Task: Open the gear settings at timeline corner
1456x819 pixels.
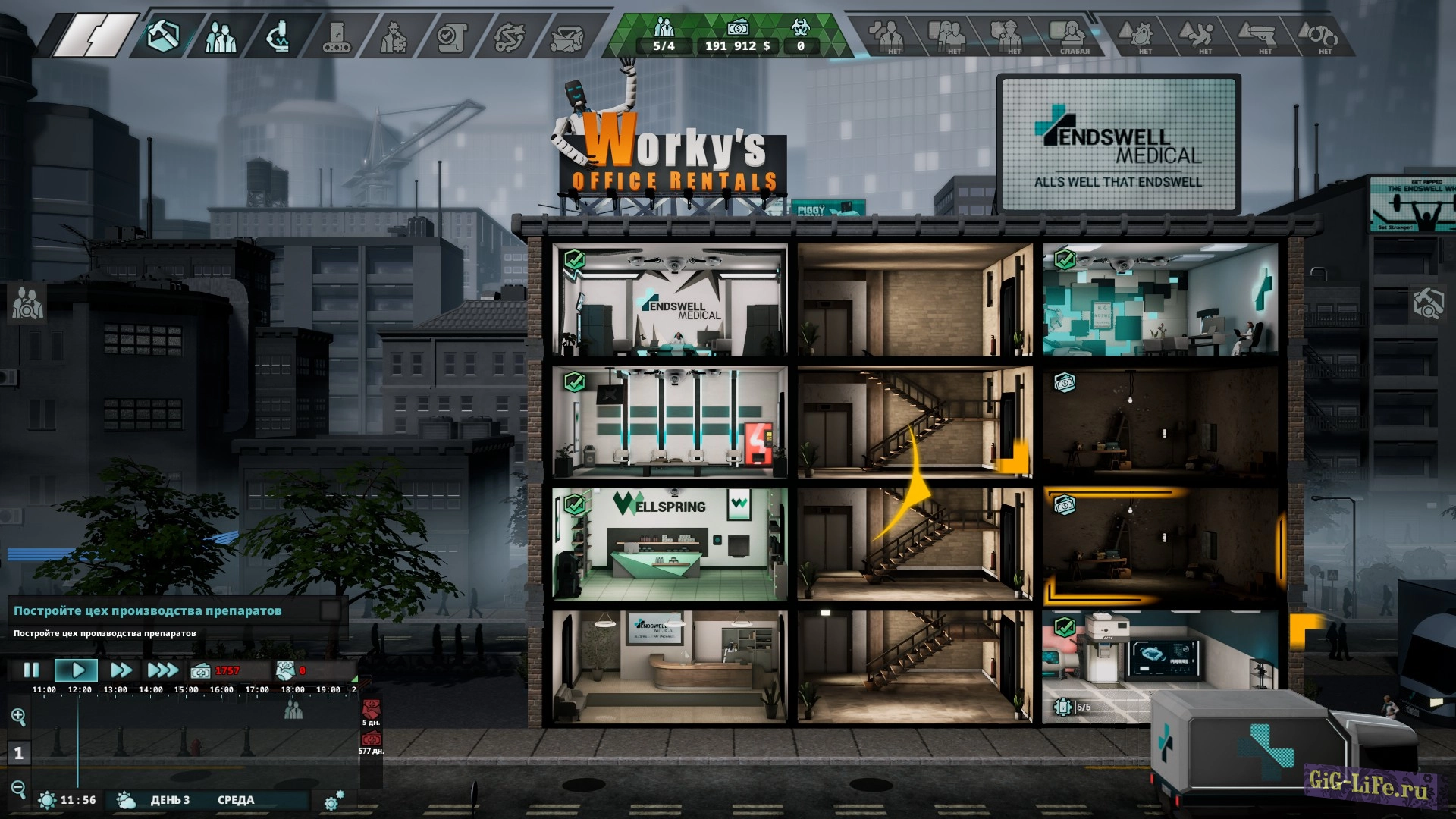Action: coord(334,800)
